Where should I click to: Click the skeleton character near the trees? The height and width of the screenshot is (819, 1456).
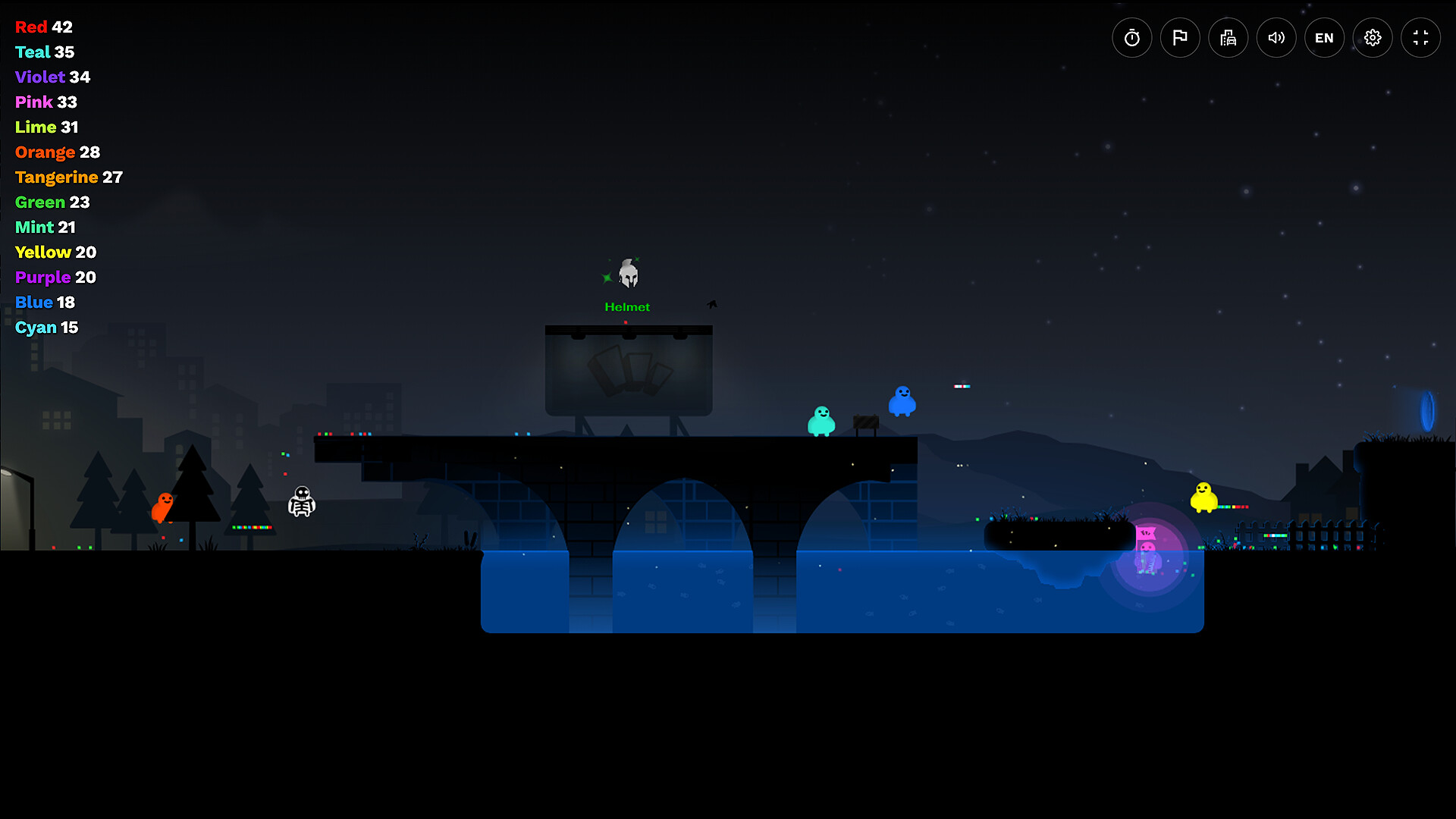click(300, 503)
